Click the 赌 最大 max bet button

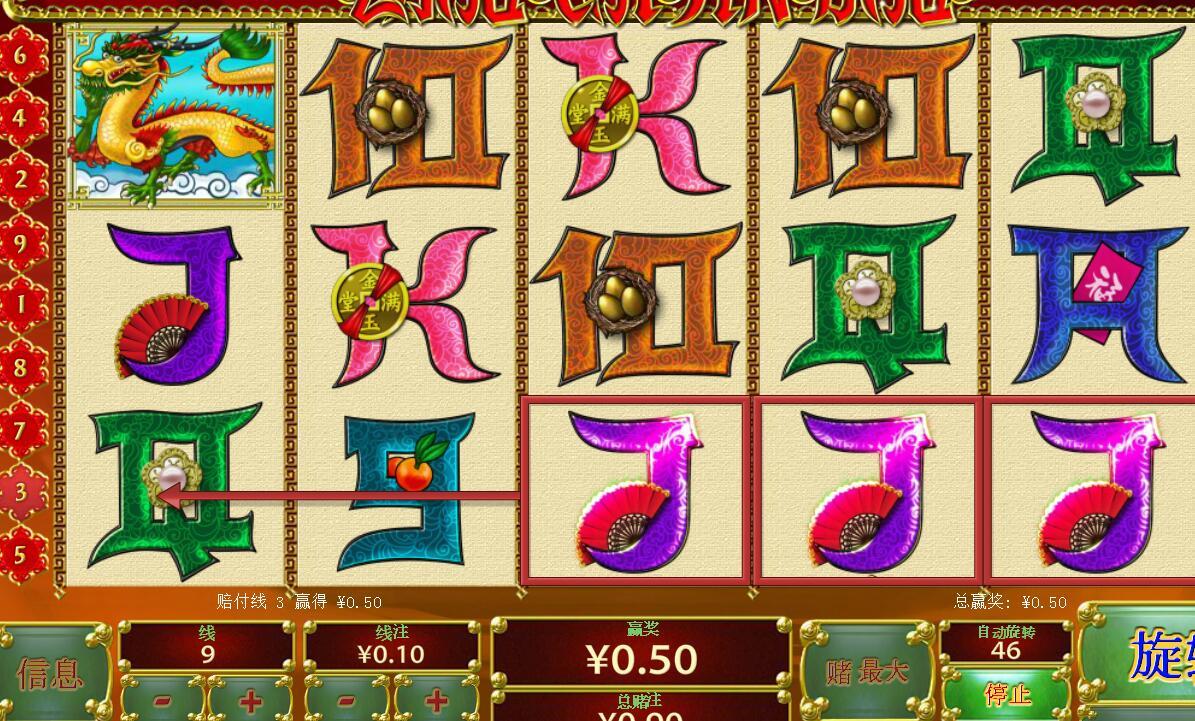867,671
